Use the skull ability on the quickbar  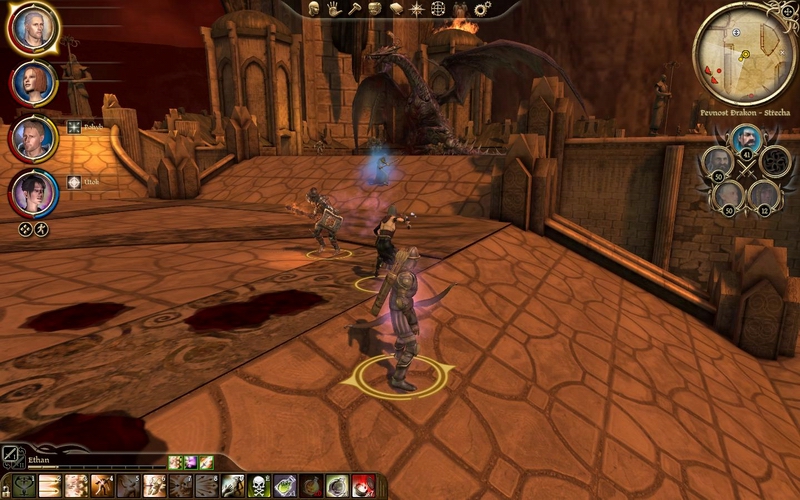(x=258, y=487)
